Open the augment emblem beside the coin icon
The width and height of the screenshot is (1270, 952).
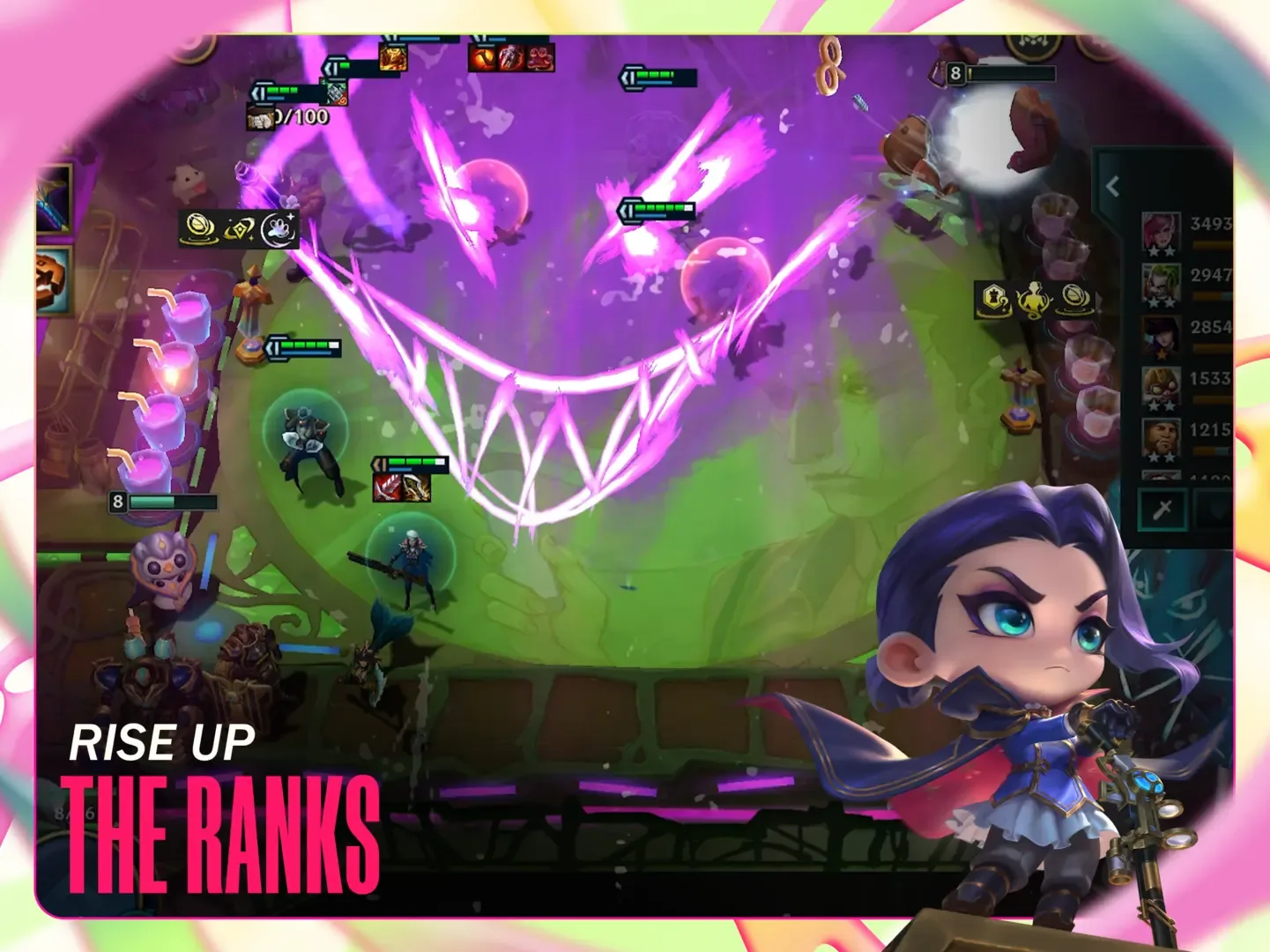(239, 227)
